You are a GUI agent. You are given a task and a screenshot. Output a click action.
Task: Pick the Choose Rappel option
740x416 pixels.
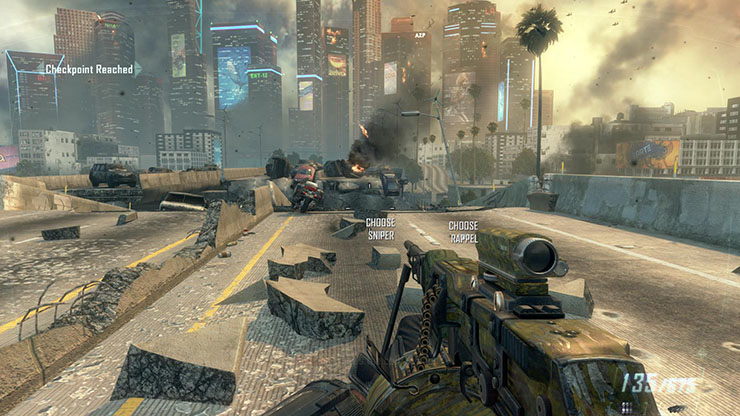[463, 231]
